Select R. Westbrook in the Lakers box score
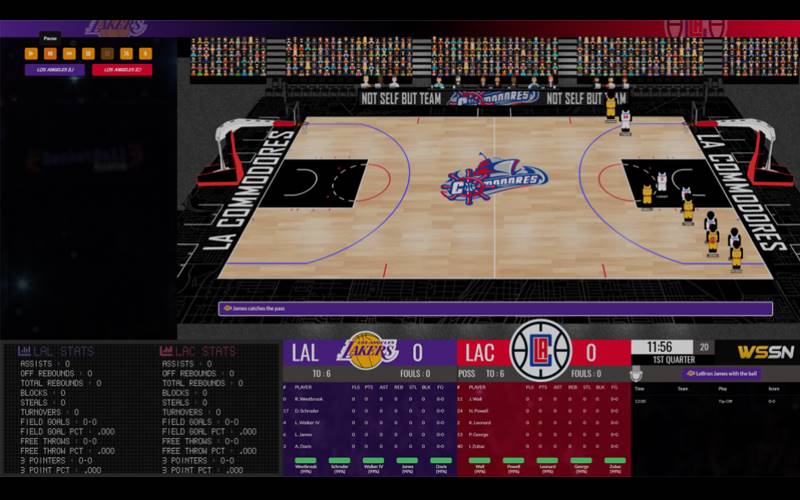Viewport: 800px width, 500px height. click(310, 398)
